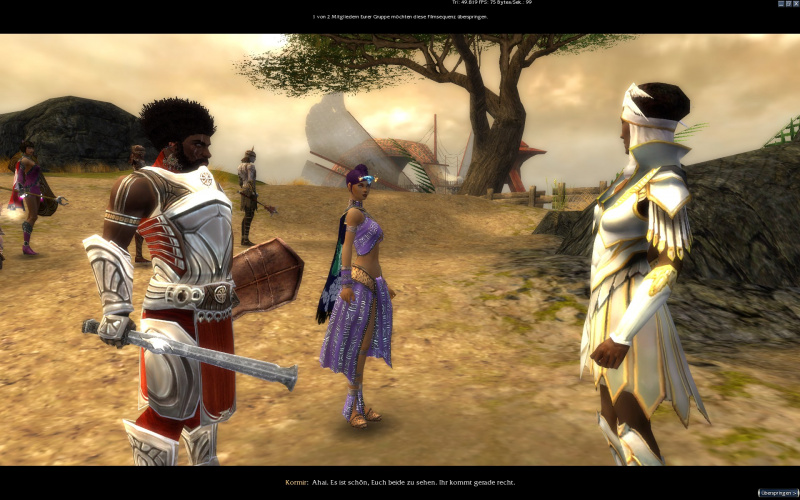800x500 pixels.
Task: Minimize the game window
Action: 781,4
